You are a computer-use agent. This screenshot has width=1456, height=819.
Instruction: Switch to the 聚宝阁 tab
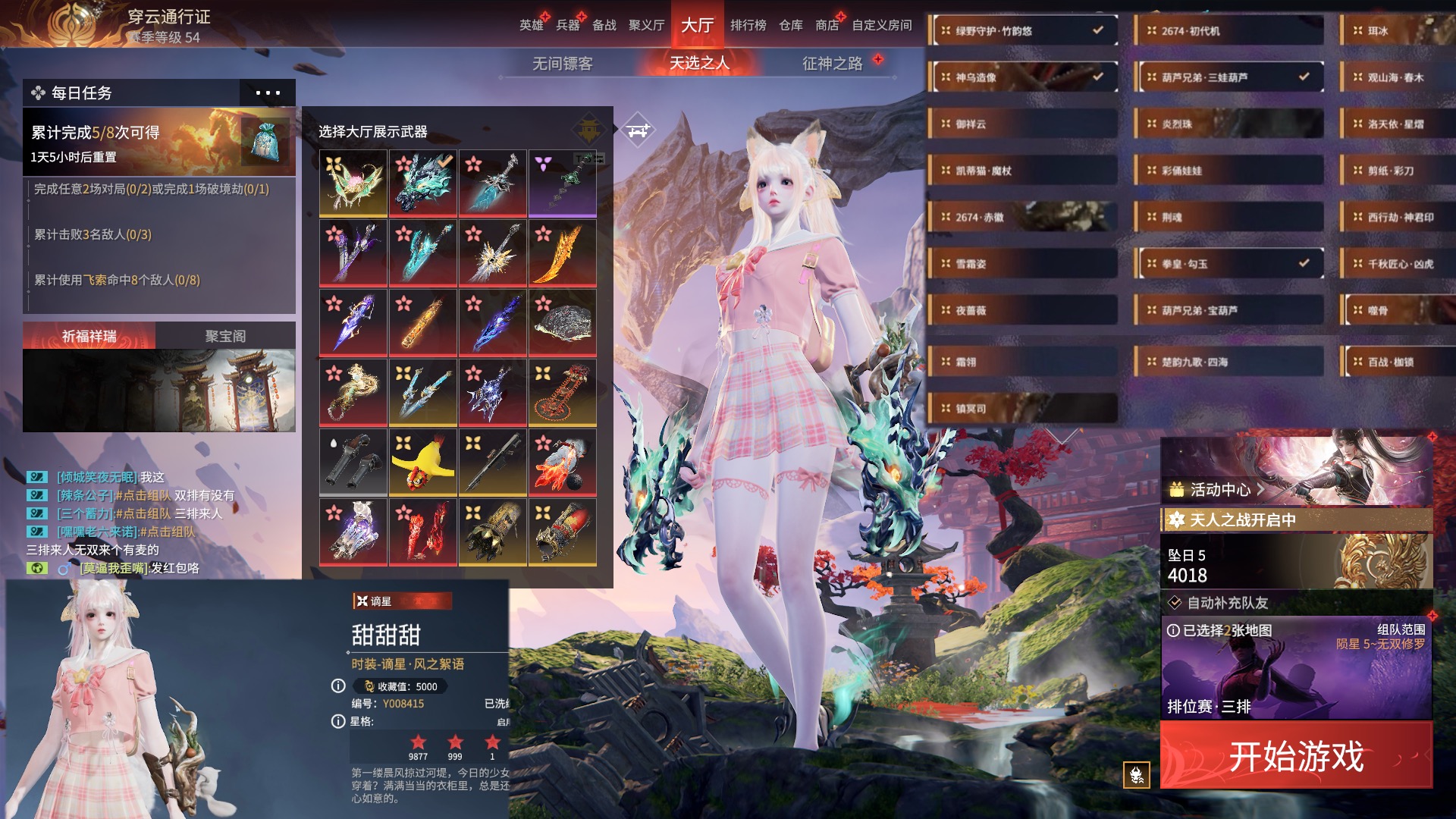[x=225, y=336]
